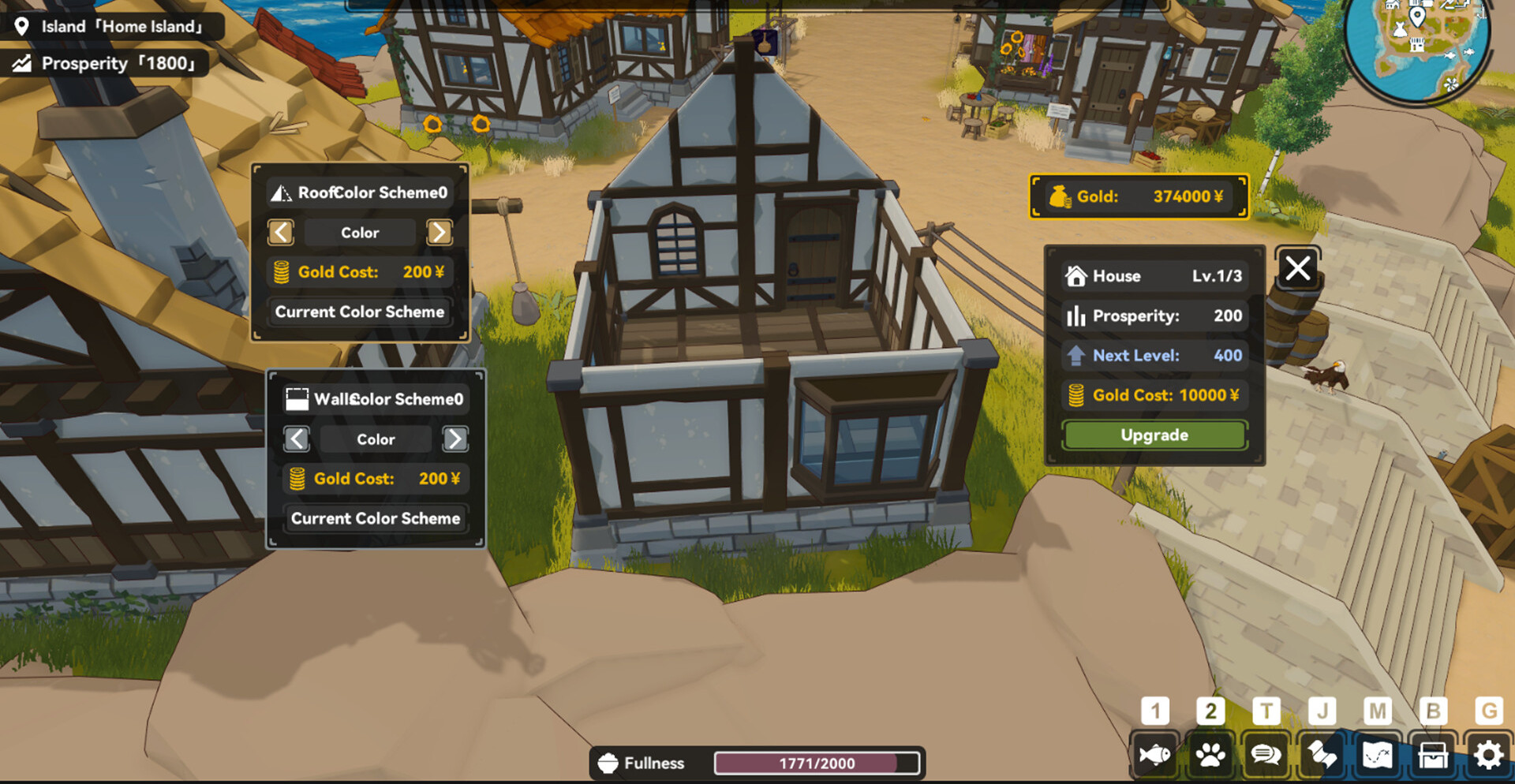This screenshot has width=1515, height=784.
Task: Select the next wall color scheme
Action: tap(455, 439)
